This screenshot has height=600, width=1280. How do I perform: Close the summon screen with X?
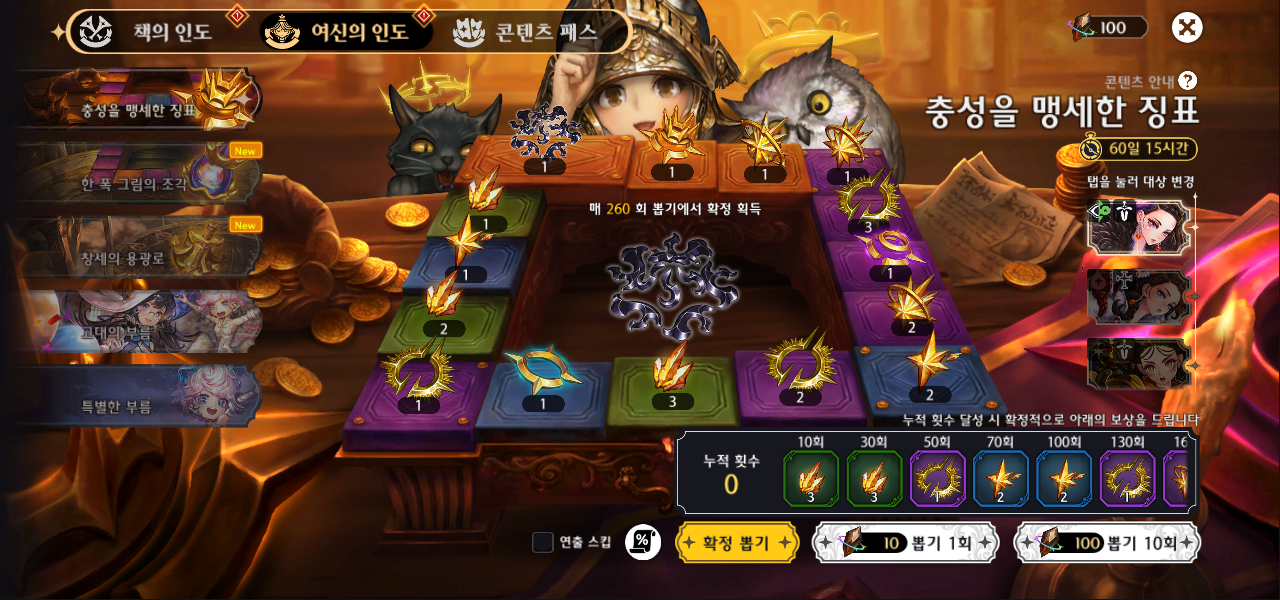[x=1187, y=27]
